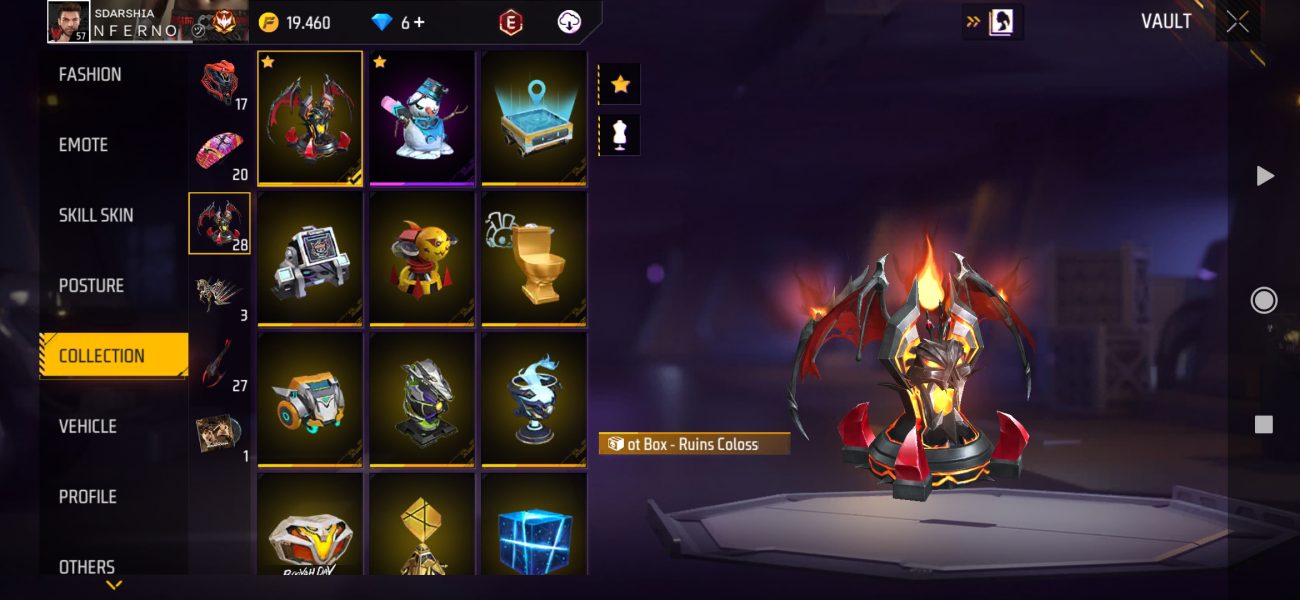
Task: Switch to the Vehicle category
Action: coord(88,426)
